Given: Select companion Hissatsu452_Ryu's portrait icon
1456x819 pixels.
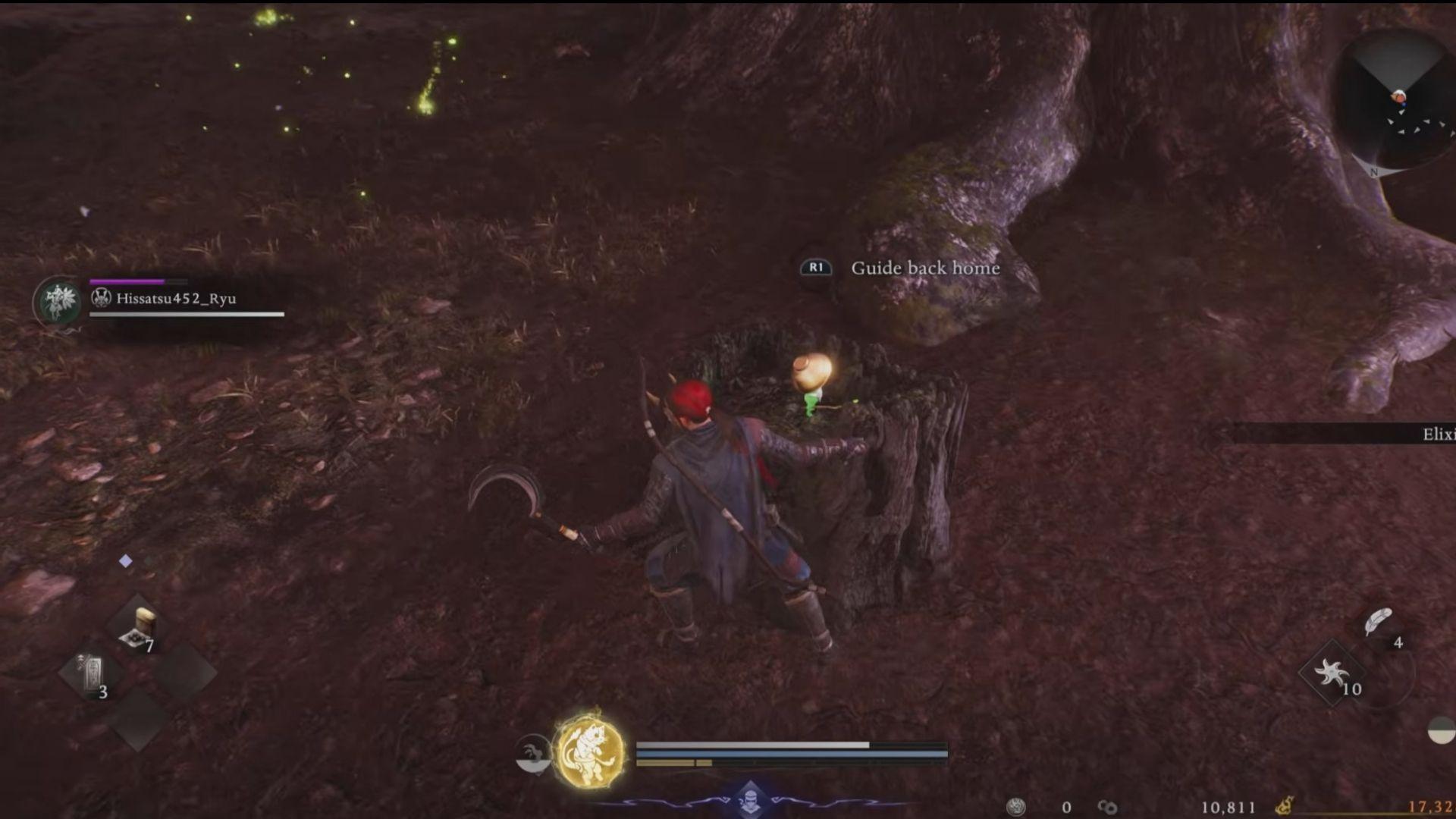Looking at the screenshot, I should (x=58, y=301).
